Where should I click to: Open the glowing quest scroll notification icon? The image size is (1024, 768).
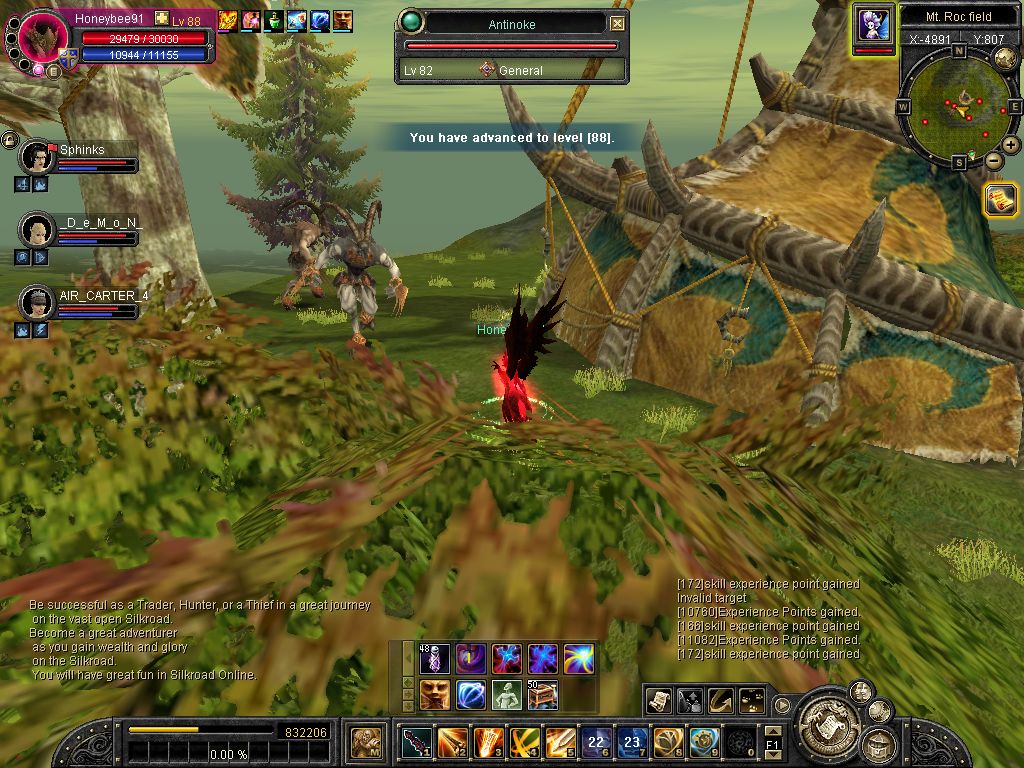[998, 200]
